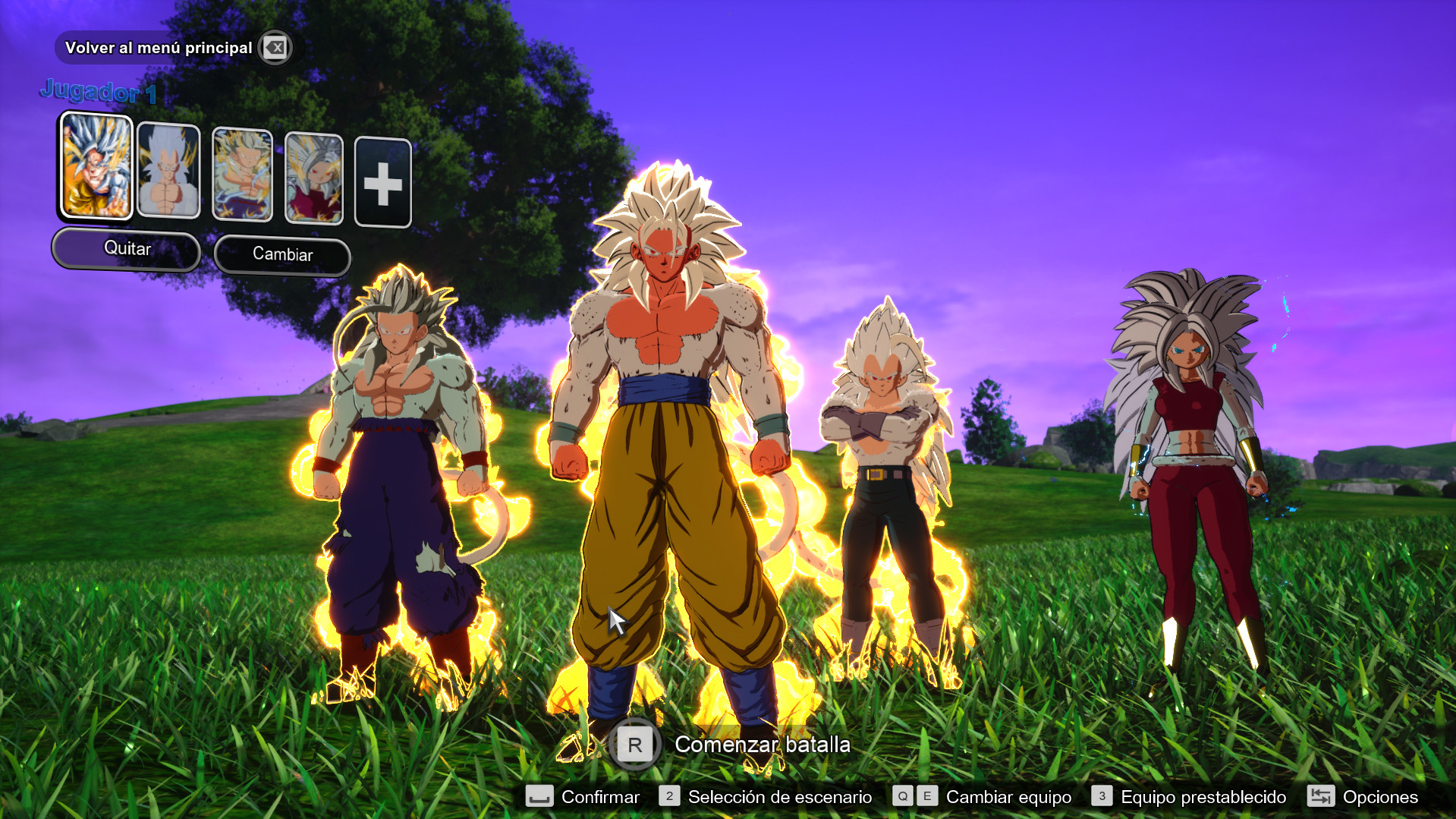Screen dimensions: 1456x819
Task: Select Volver al menú principal
Action: click(159, 47)
